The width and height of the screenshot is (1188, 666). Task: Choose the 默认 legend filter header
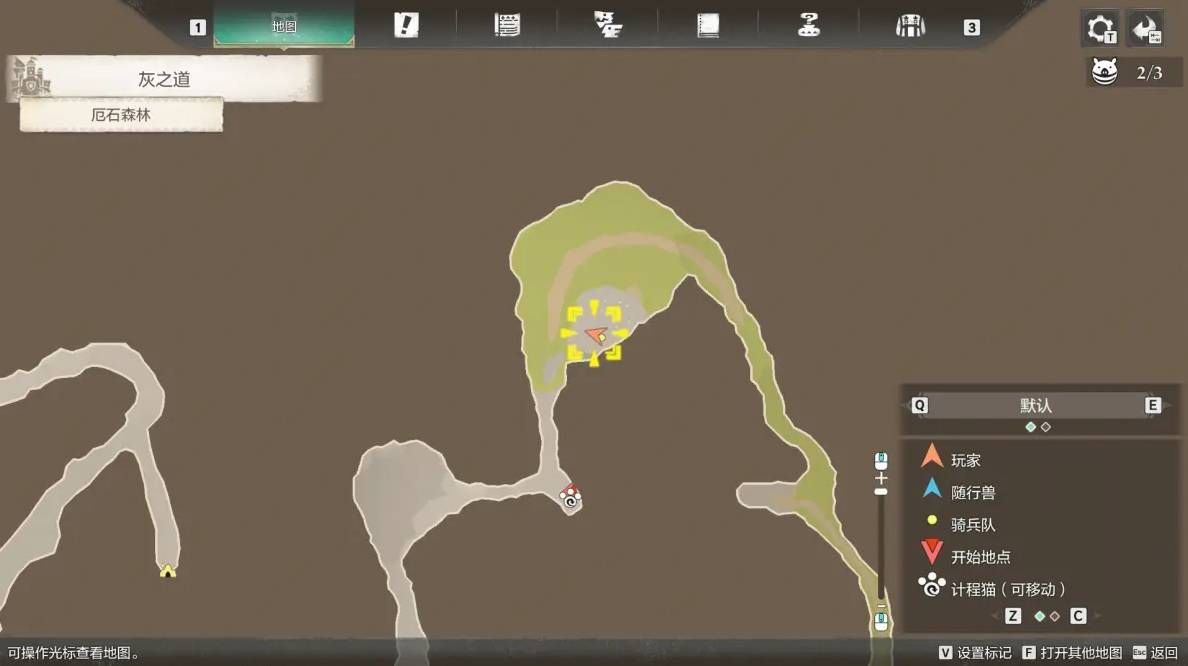[x=1035, y=405]
